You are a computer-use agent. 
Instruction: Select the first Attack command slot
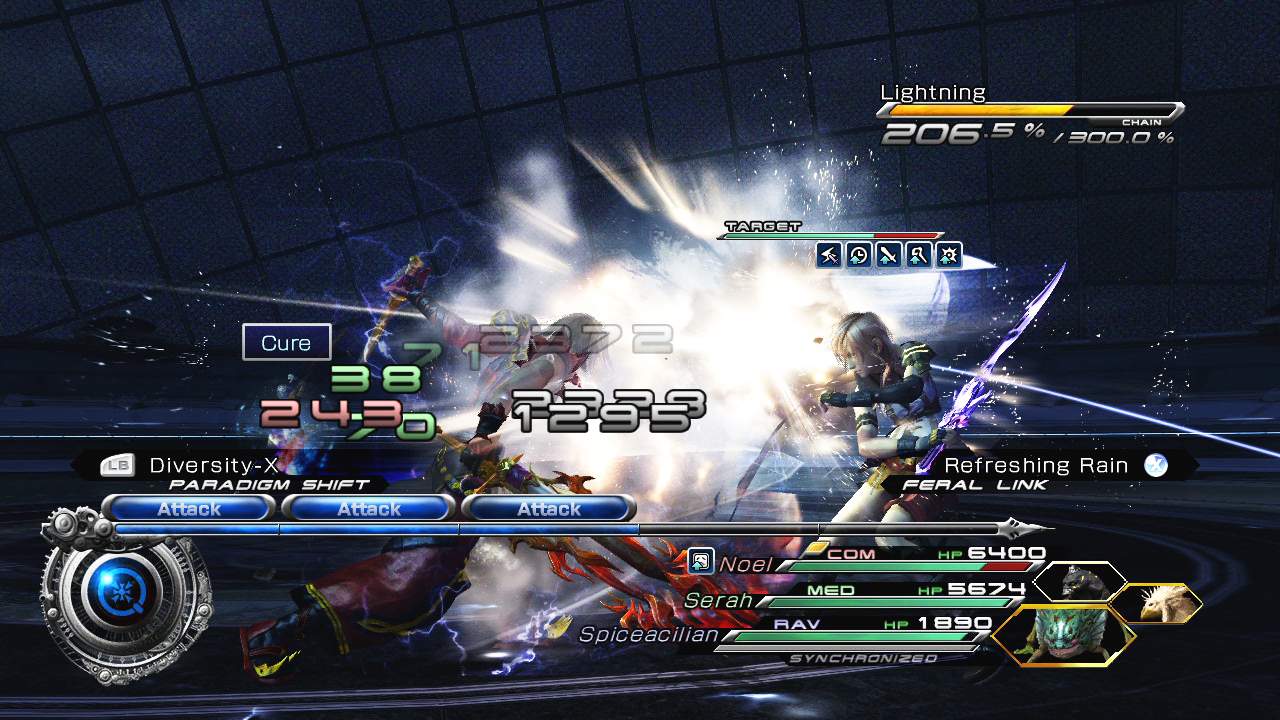(190, 508)
